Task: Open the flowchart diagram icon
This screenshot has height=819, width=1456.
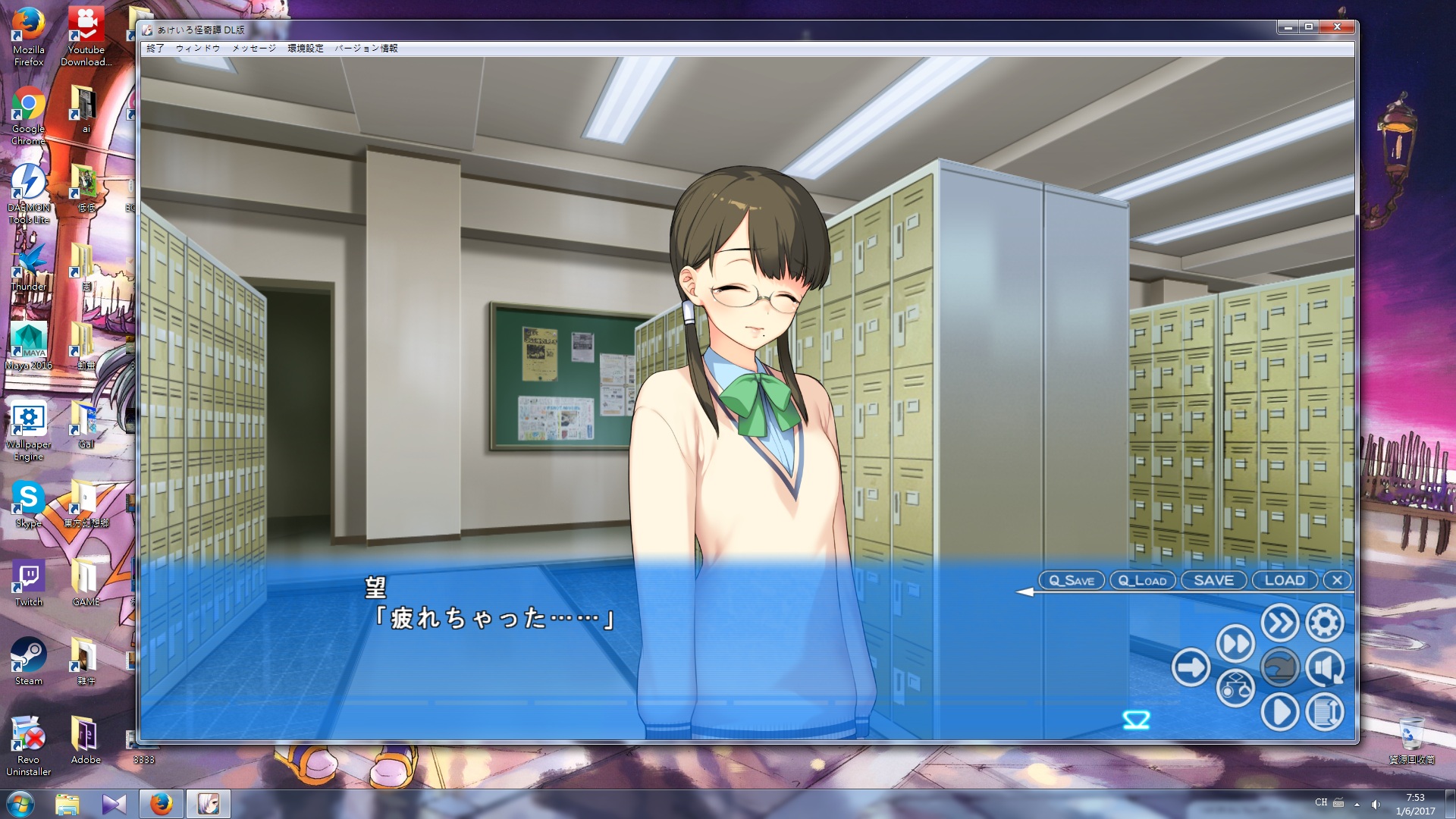Action: (x=1235, y=689)
